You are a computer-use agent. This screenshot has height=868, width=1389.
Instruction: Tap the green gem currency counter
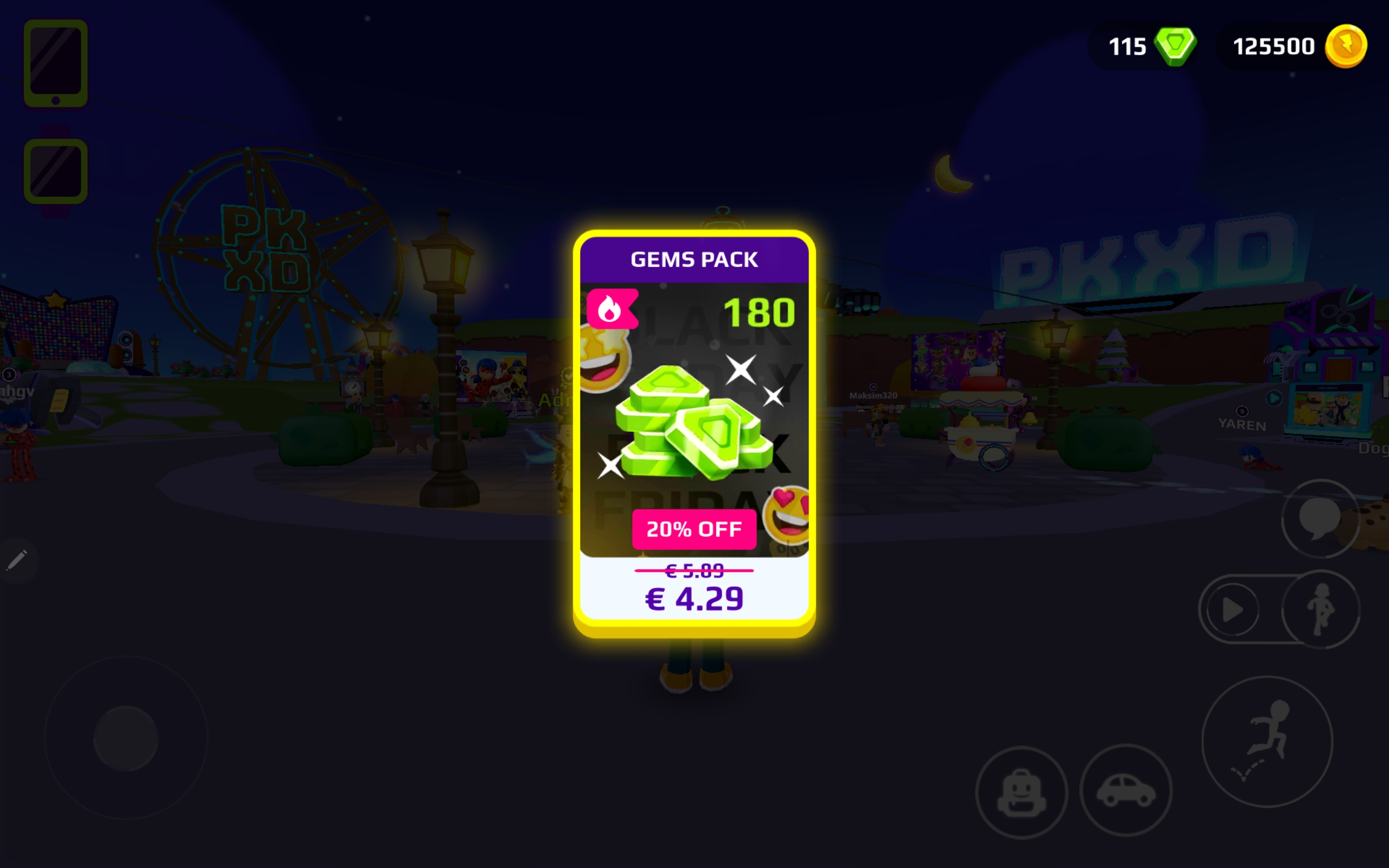(1150, 47)
